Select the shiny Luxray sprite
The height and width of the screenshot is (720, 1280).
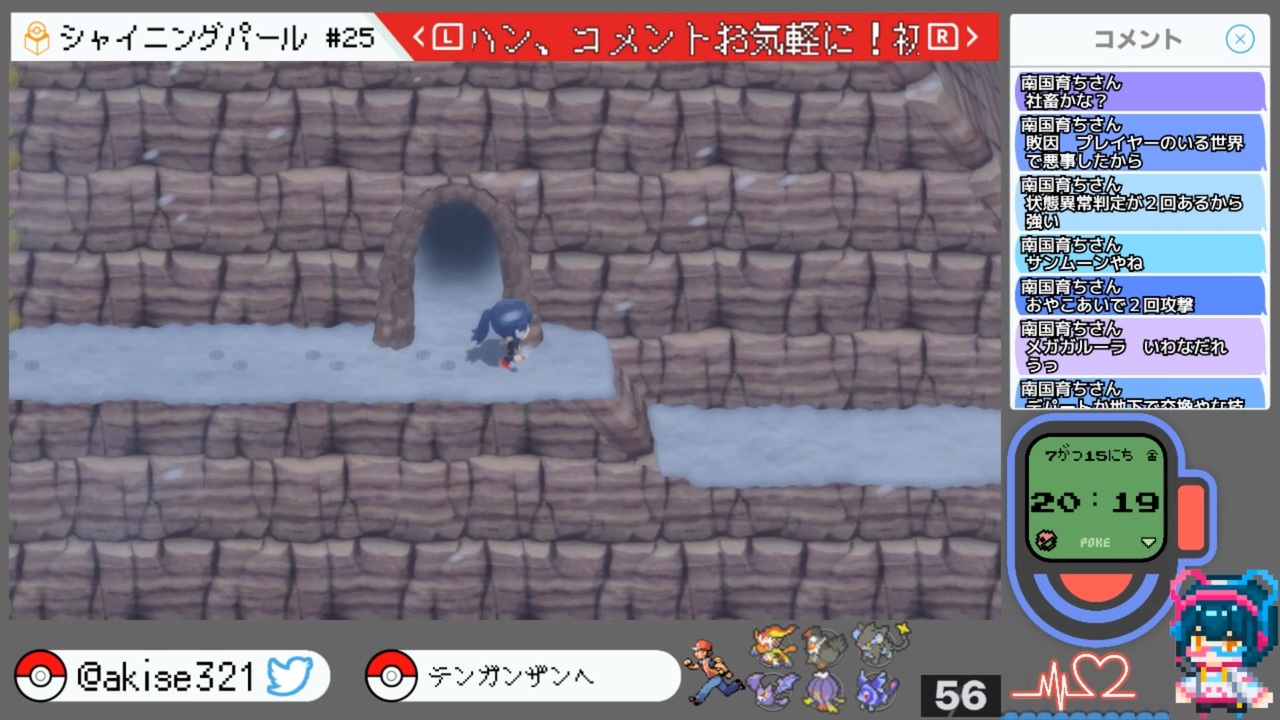pyautogui.click(x=877, y=645)
